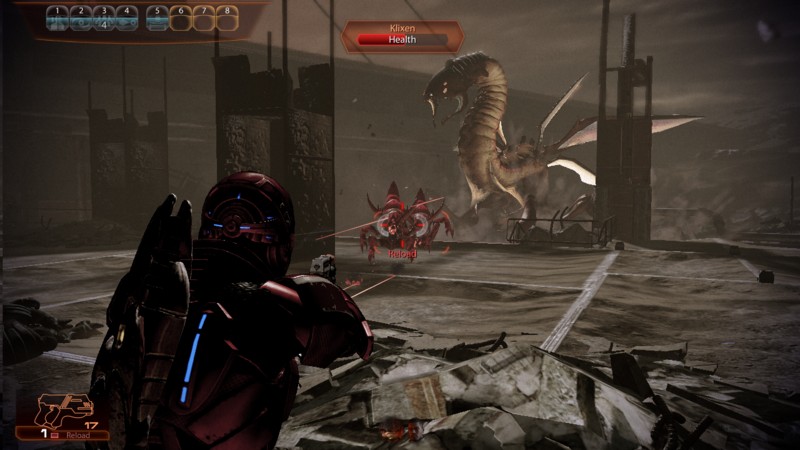
Task: Click the heavy pistol weapon icon
Action: coord(64,409)
